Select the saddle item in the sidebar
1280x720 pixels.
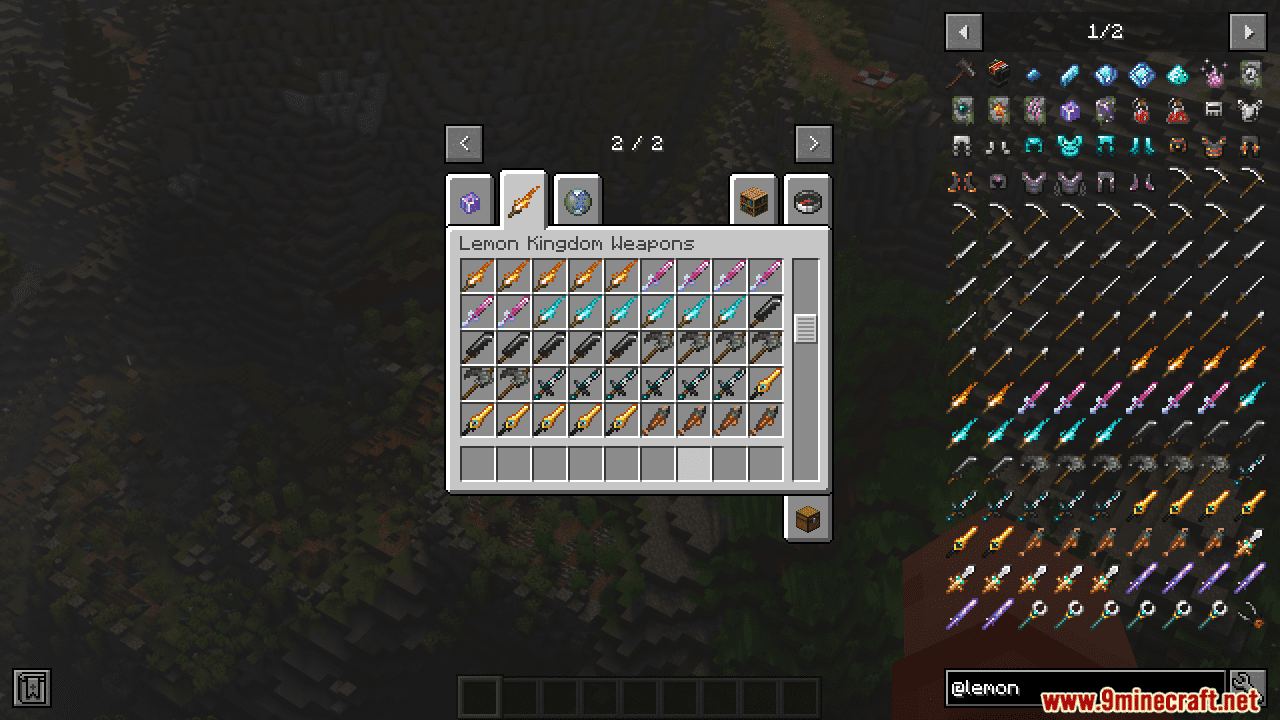coord(1216,110)
